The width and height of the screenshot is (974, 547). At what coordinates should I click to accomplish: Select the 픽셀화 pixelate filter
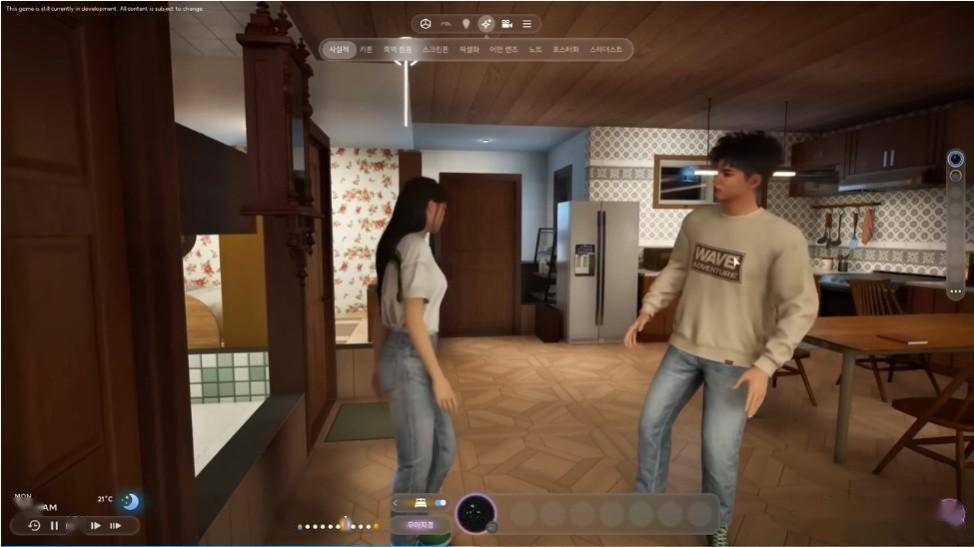469,49
